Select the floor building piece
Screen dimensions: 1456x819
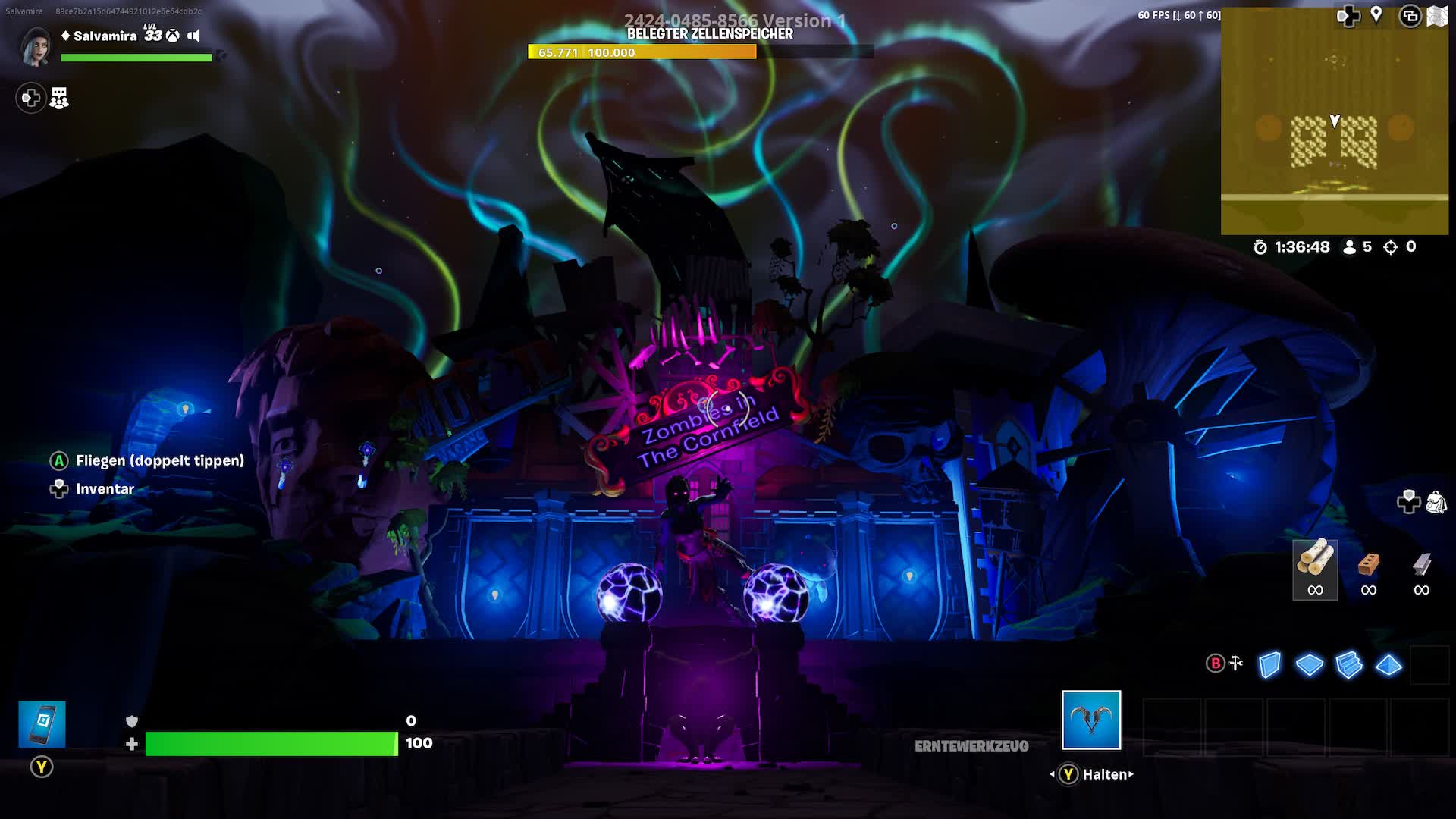(1309, 665)
